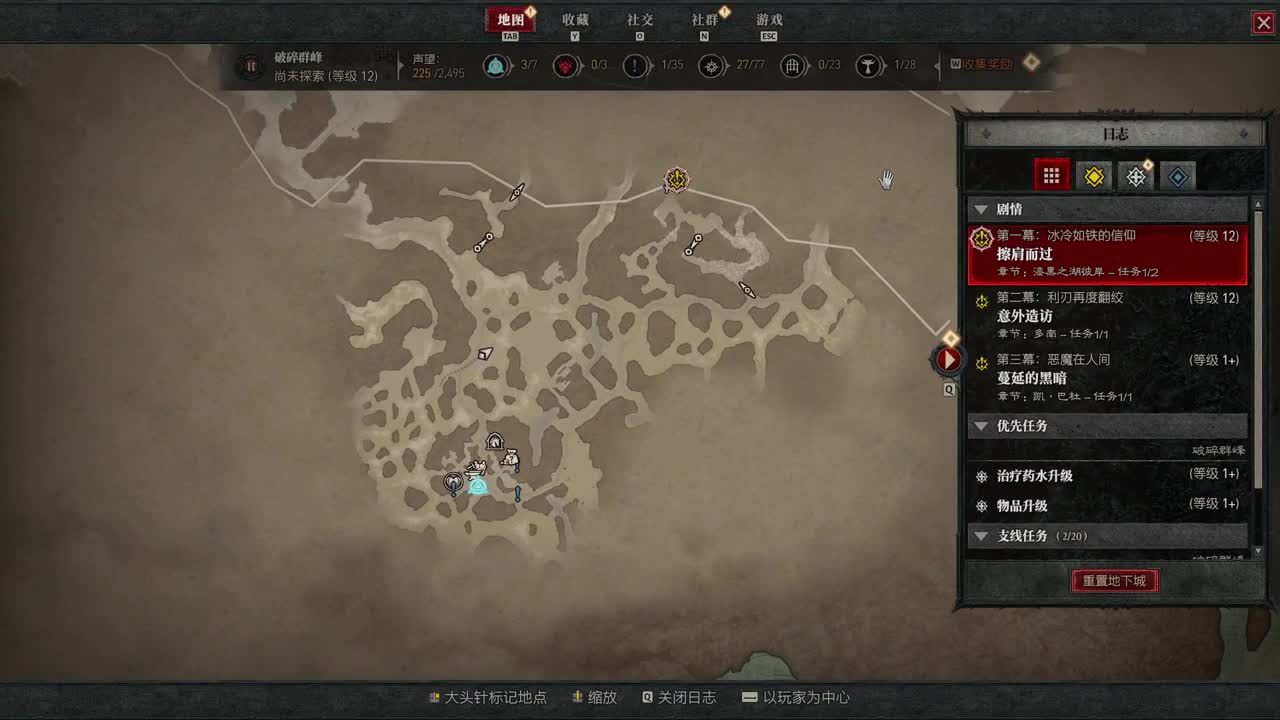Click the 重置地下城 reset dungeons button
Screen dimensions: 1280x720
1114,581
